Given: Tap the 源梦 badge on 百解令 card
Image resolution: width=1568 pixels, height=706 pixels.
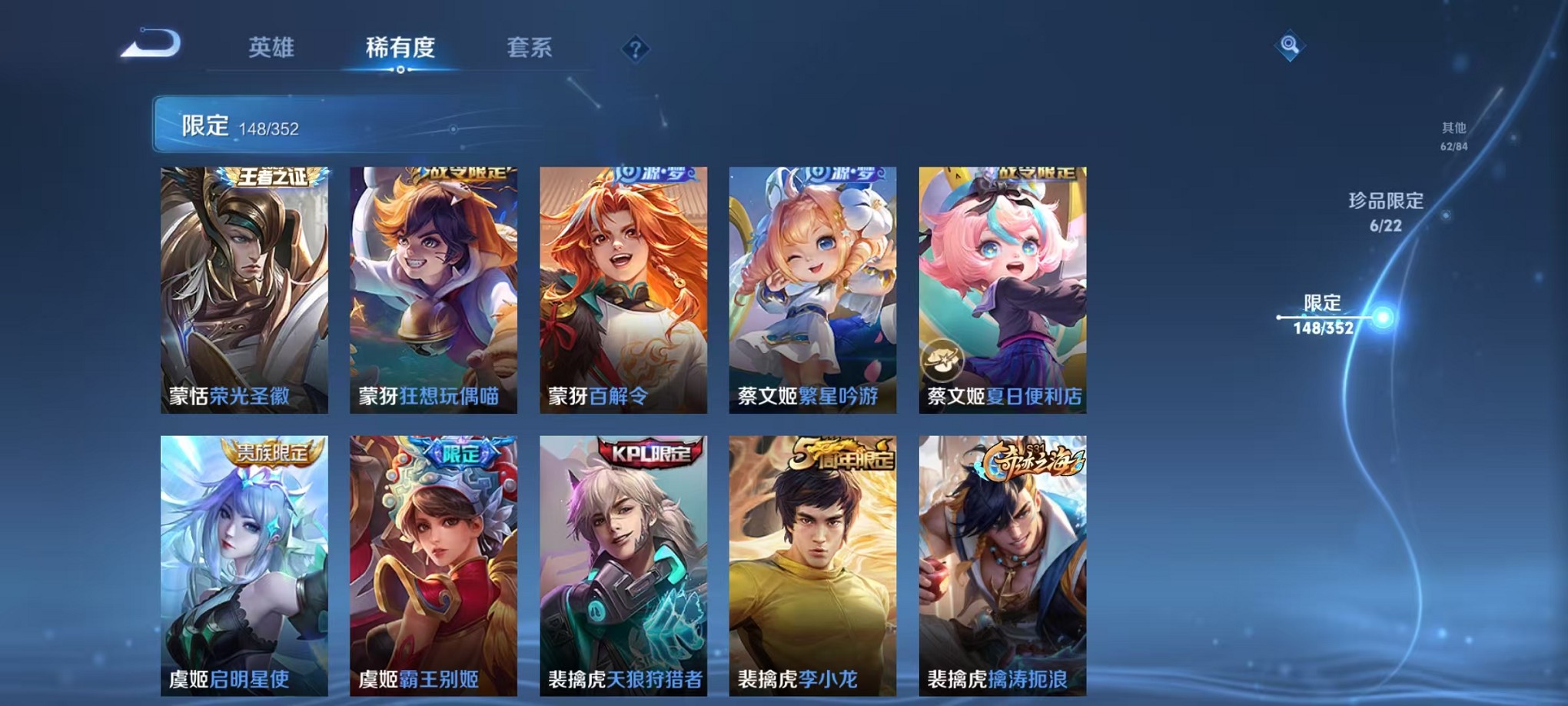Looking at the screenshot, I should (655, 175).
